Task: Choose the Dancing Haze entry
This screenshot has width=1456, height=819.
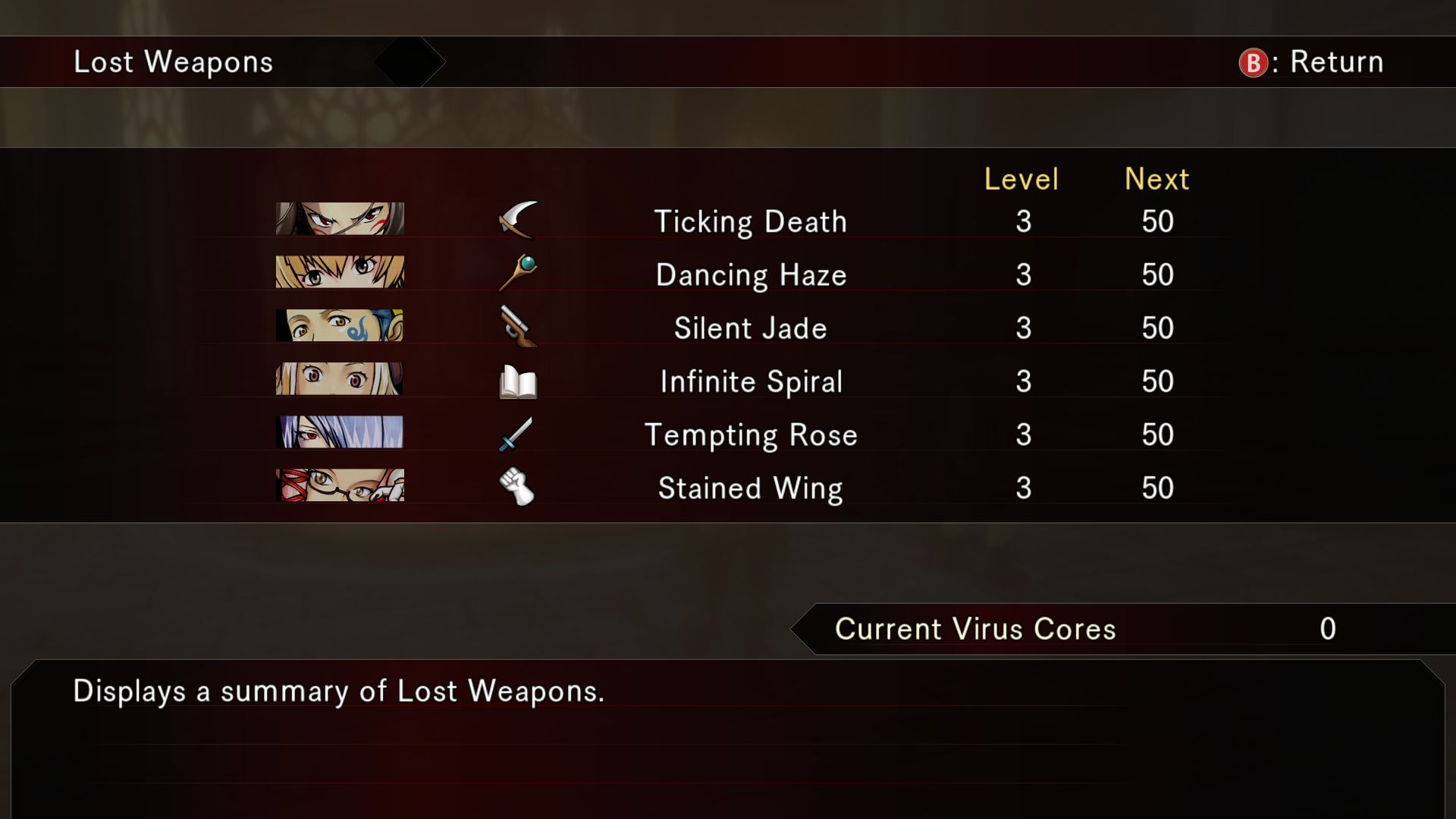Action: [x=750, y=275]
